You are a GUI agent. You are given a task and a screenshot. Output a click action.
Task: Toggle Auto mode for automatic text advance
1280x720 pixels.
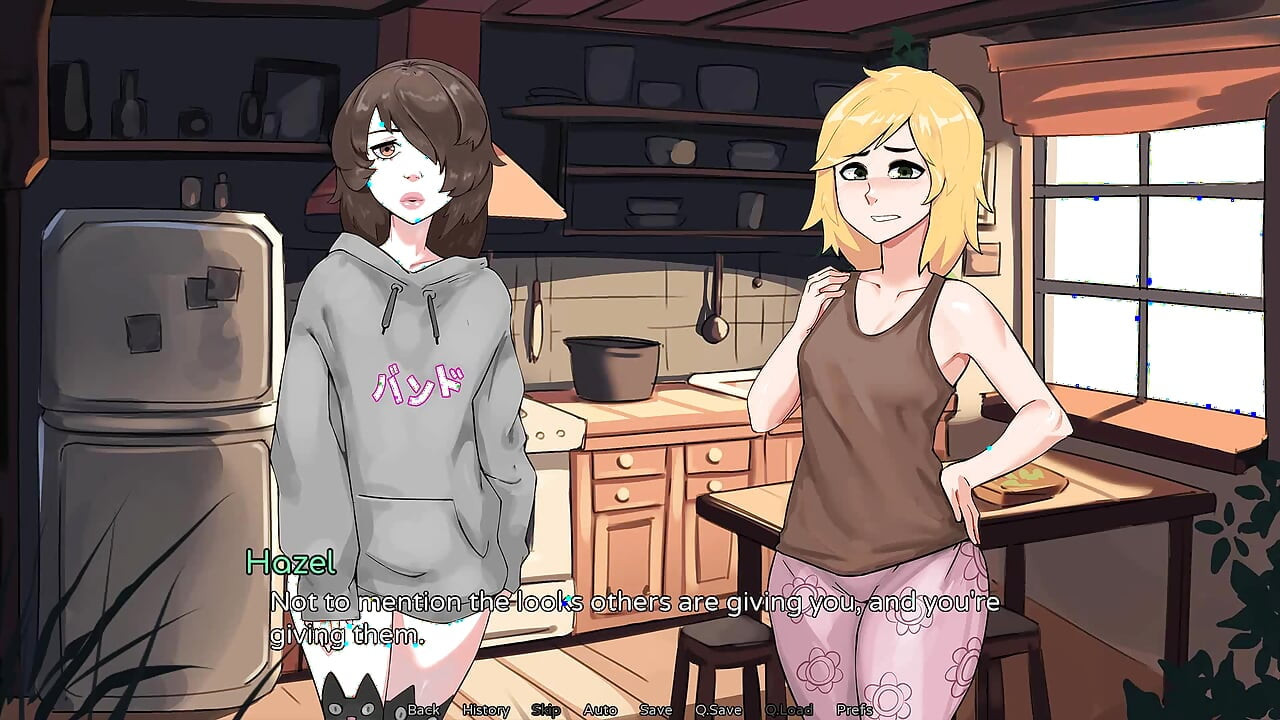[600, 709]
